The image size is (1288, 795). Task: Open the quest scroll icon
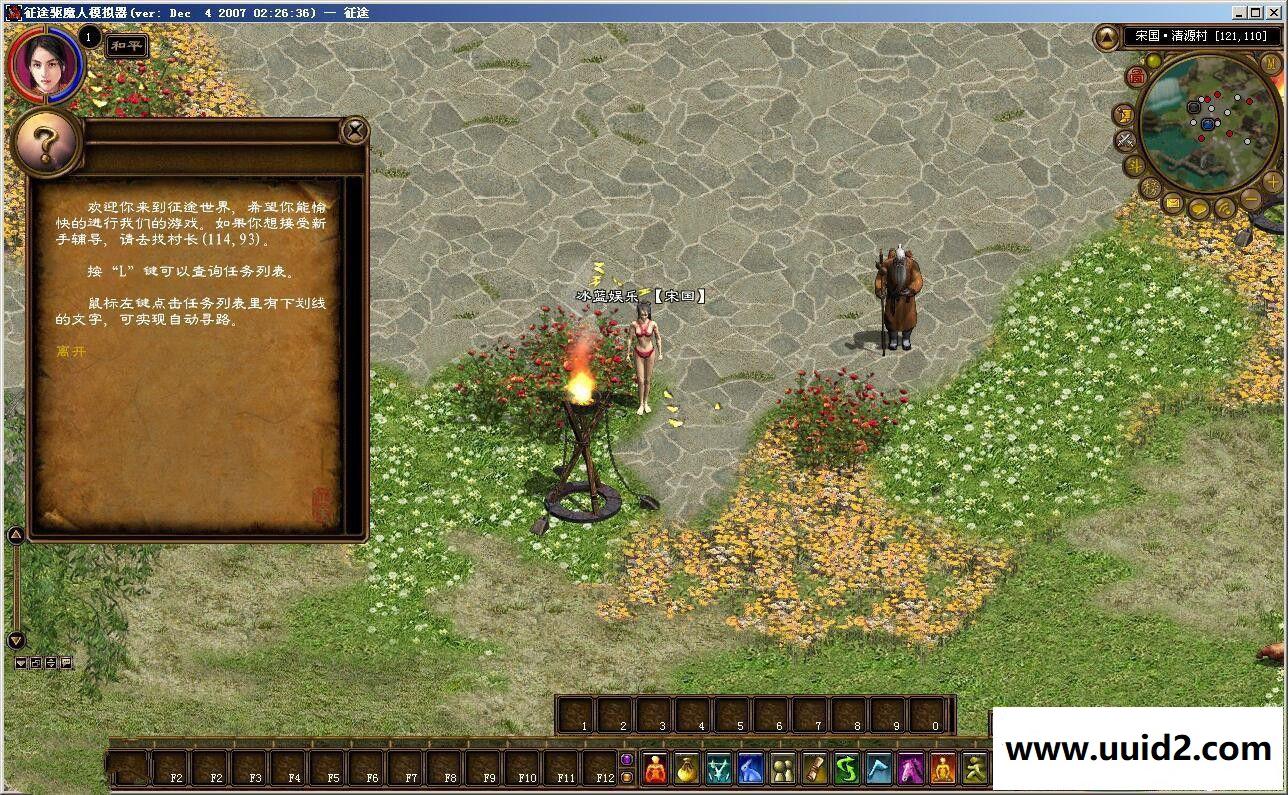815,769
